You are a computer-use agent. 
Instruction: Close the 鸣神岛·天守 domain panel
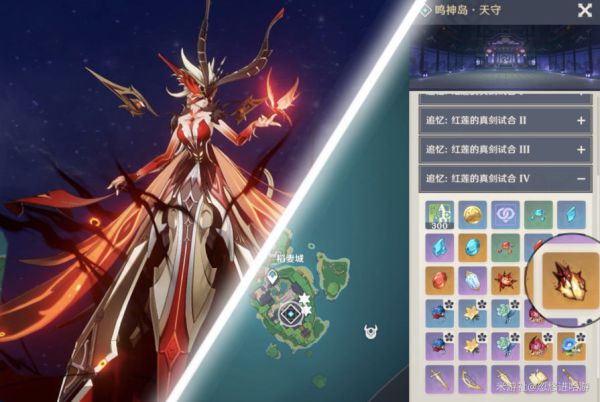click(584, 11)
